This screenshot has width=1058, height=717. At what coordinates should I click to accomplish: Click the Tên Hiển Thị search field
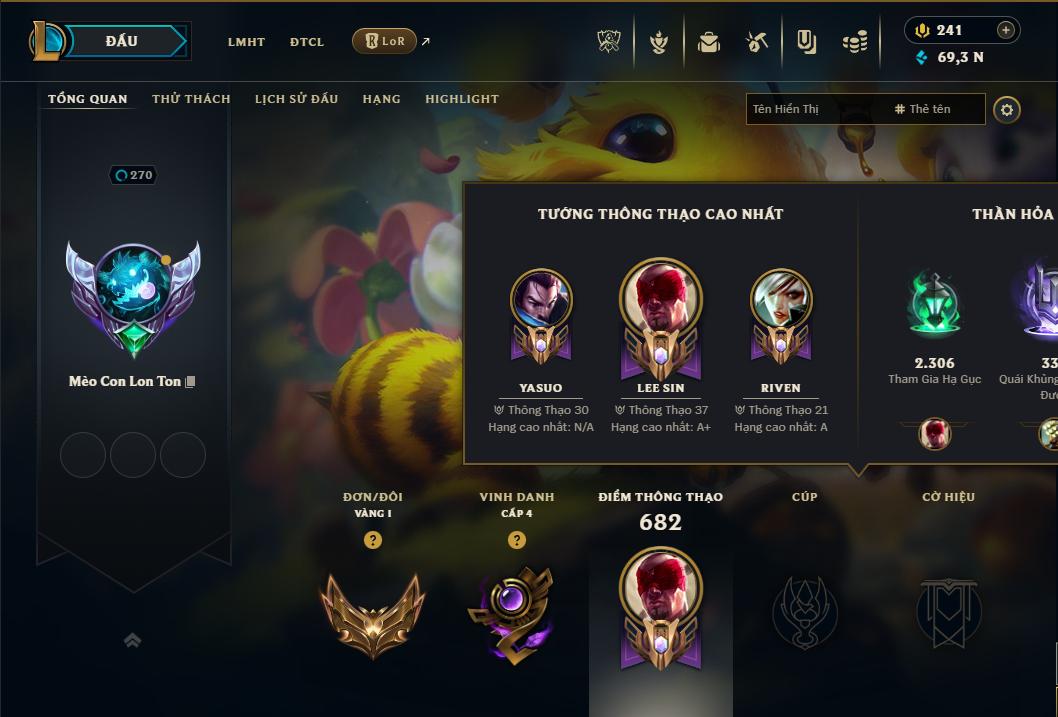click(815, 109)
